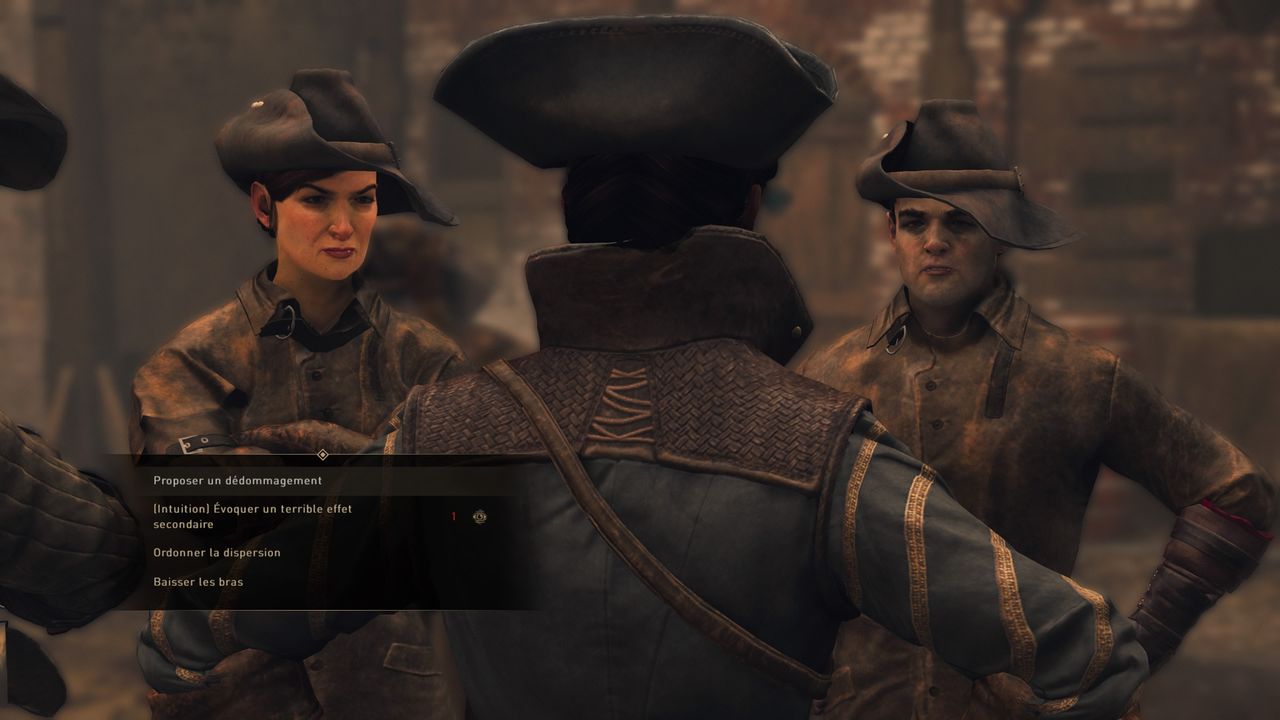Pick "Ordonner la dispersion" reply
Image resolution: width=1280 pixels, height=720 pixels.
[217, 553]
